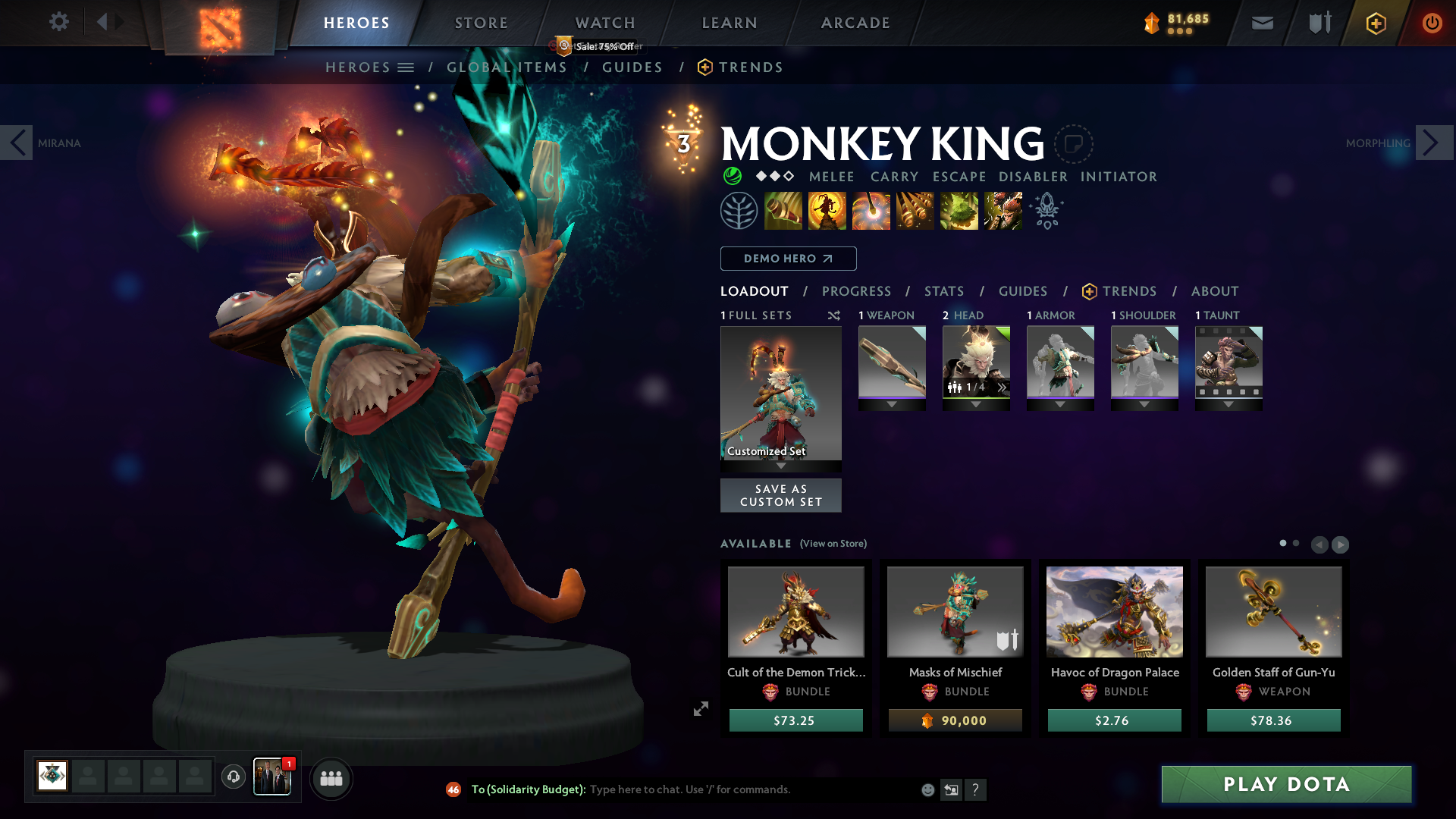
Task: Open the ARCADE menu
Action: coord(855,23)
